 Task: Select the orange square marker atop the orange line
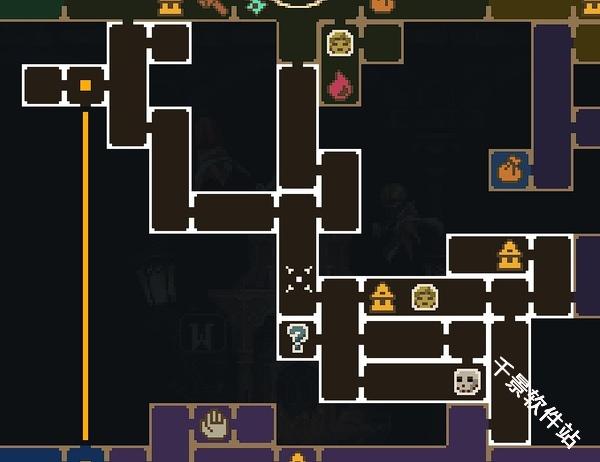tap(86, 86)
